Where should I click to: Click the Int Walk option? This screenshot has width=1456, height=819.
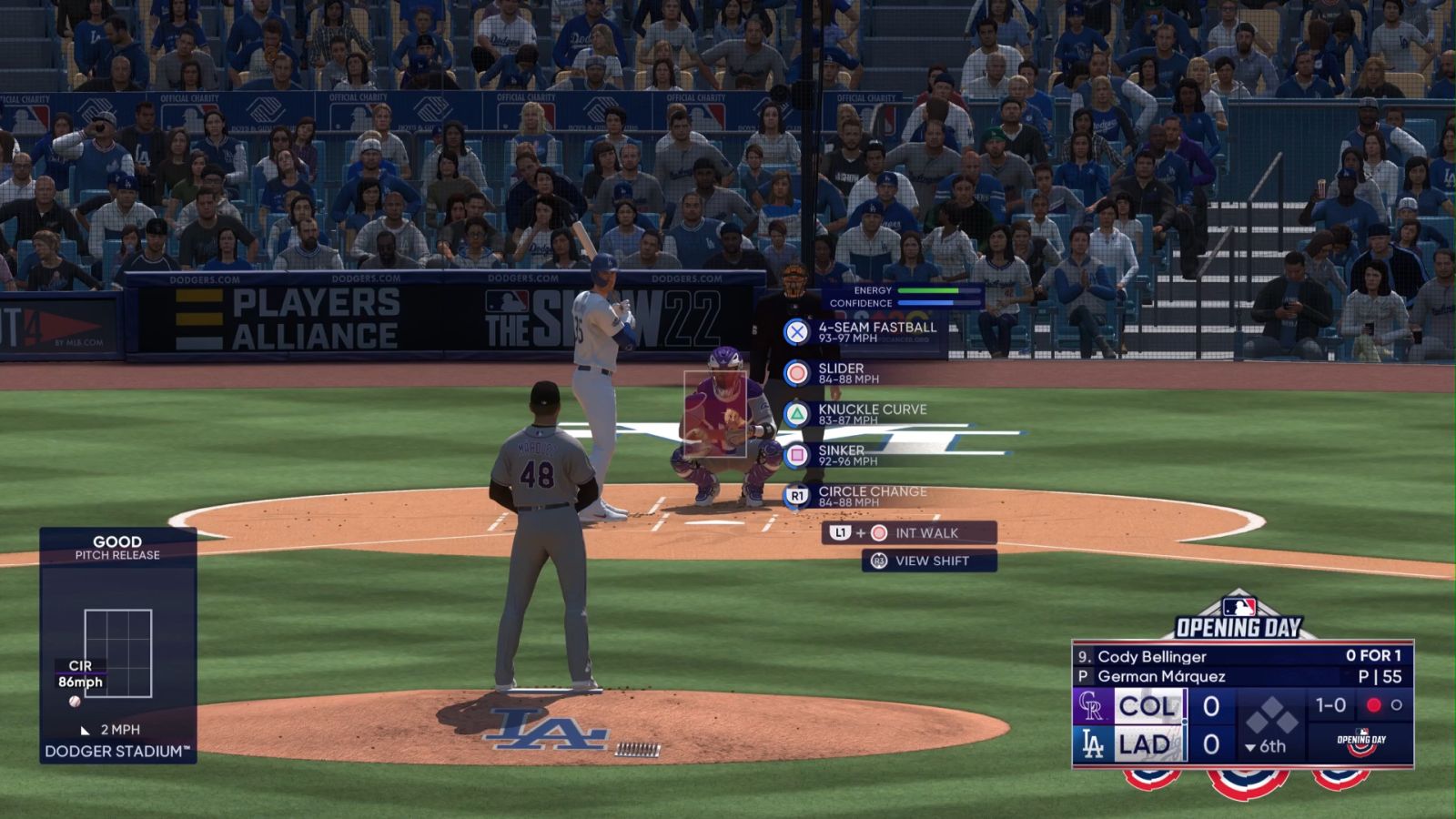click(910, 533)
